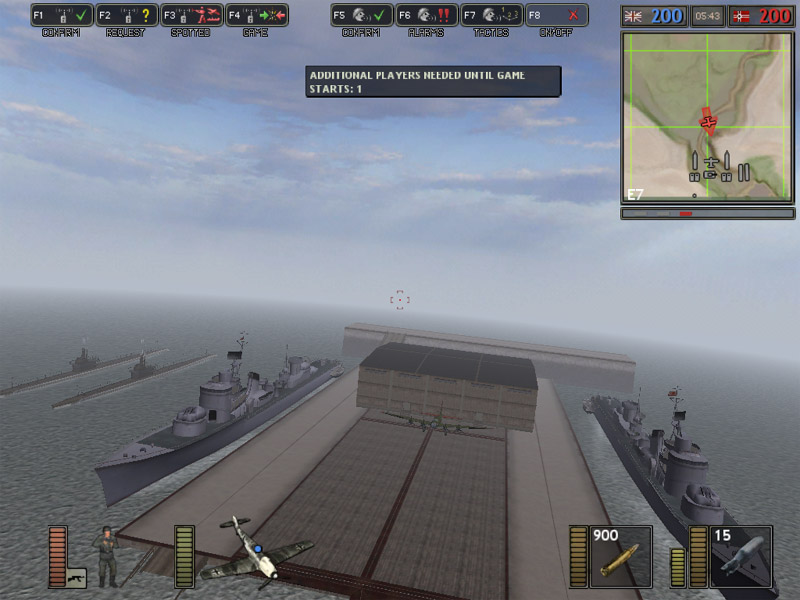Open the F1 Confirm radio menu
800x600 pixels.
[x=61, y=16]
